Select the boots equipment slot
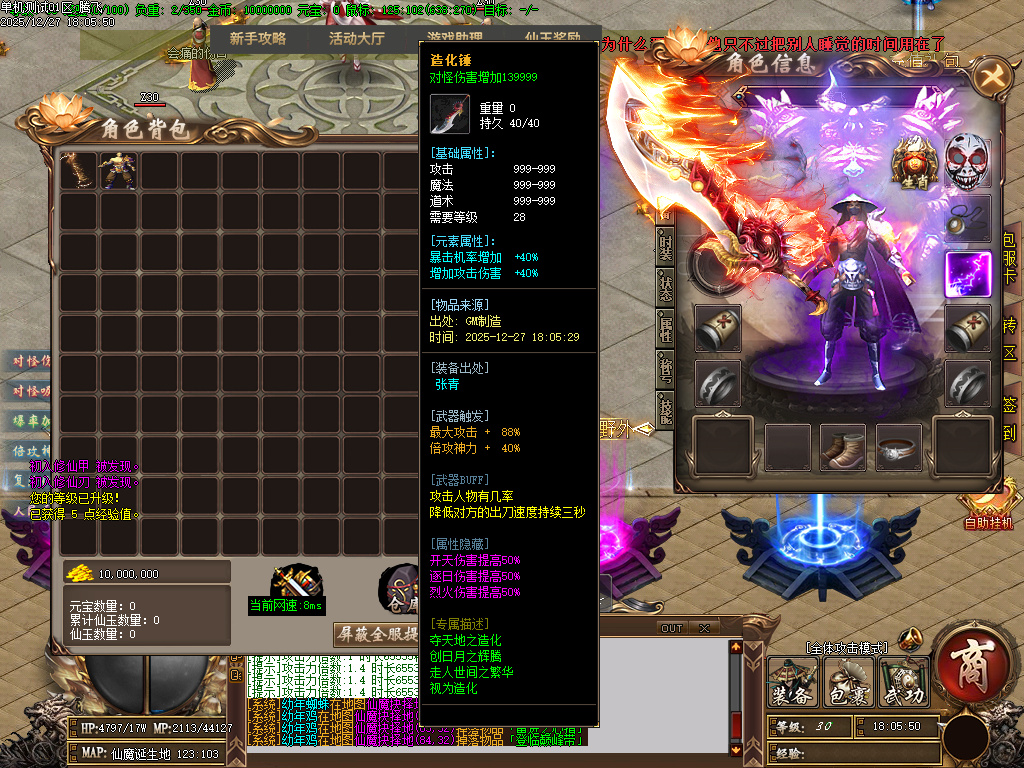The image size is (1024, 768). click(843, 447)
